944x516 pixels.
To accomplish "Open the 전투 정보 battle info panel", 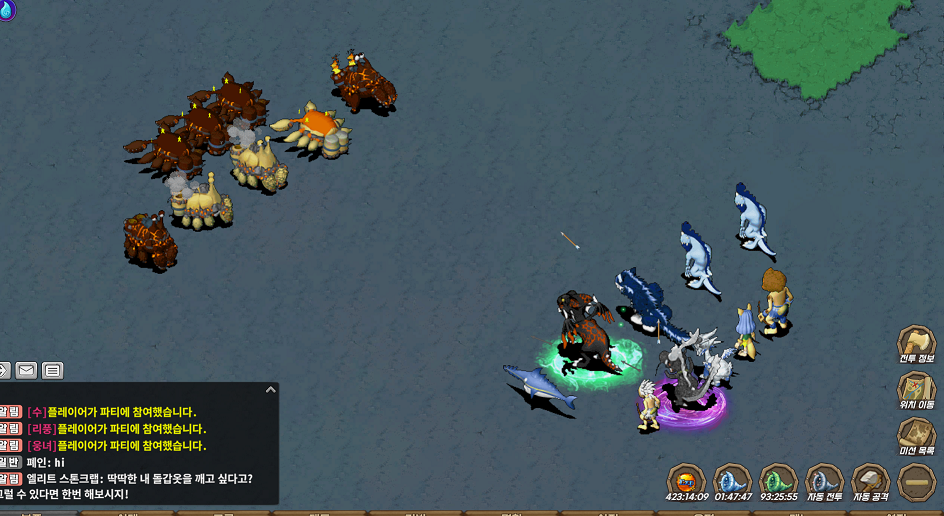I will (916, 343).
